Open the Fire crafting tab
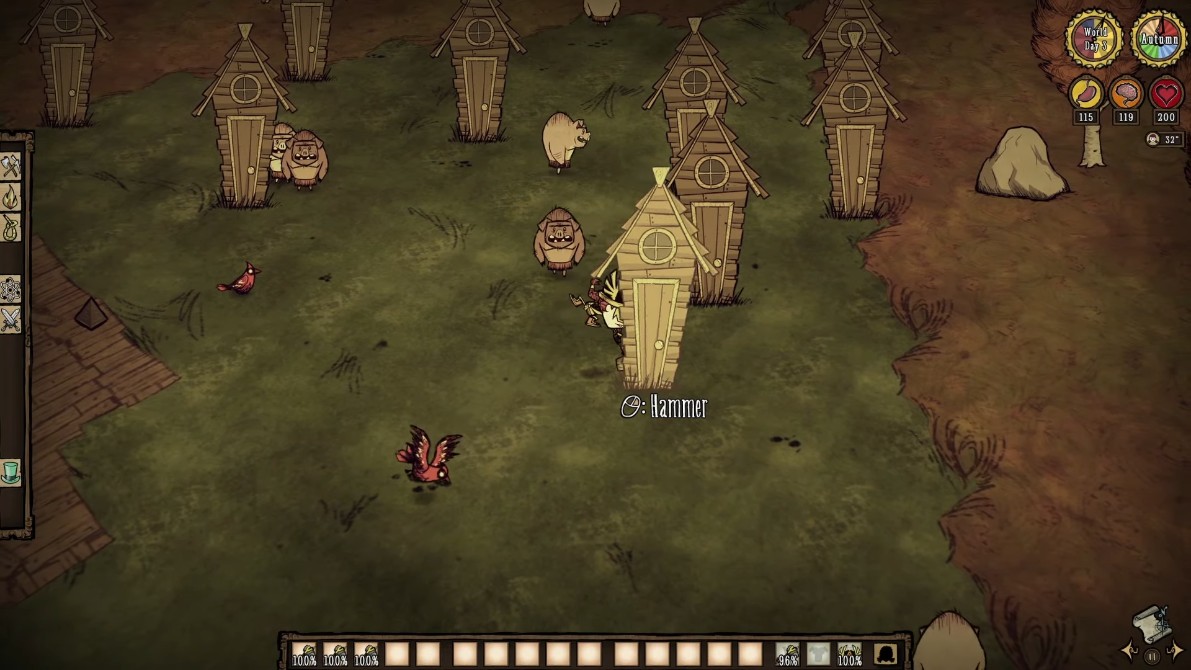This screenshot has width=1191, height=670. point(11,196)
